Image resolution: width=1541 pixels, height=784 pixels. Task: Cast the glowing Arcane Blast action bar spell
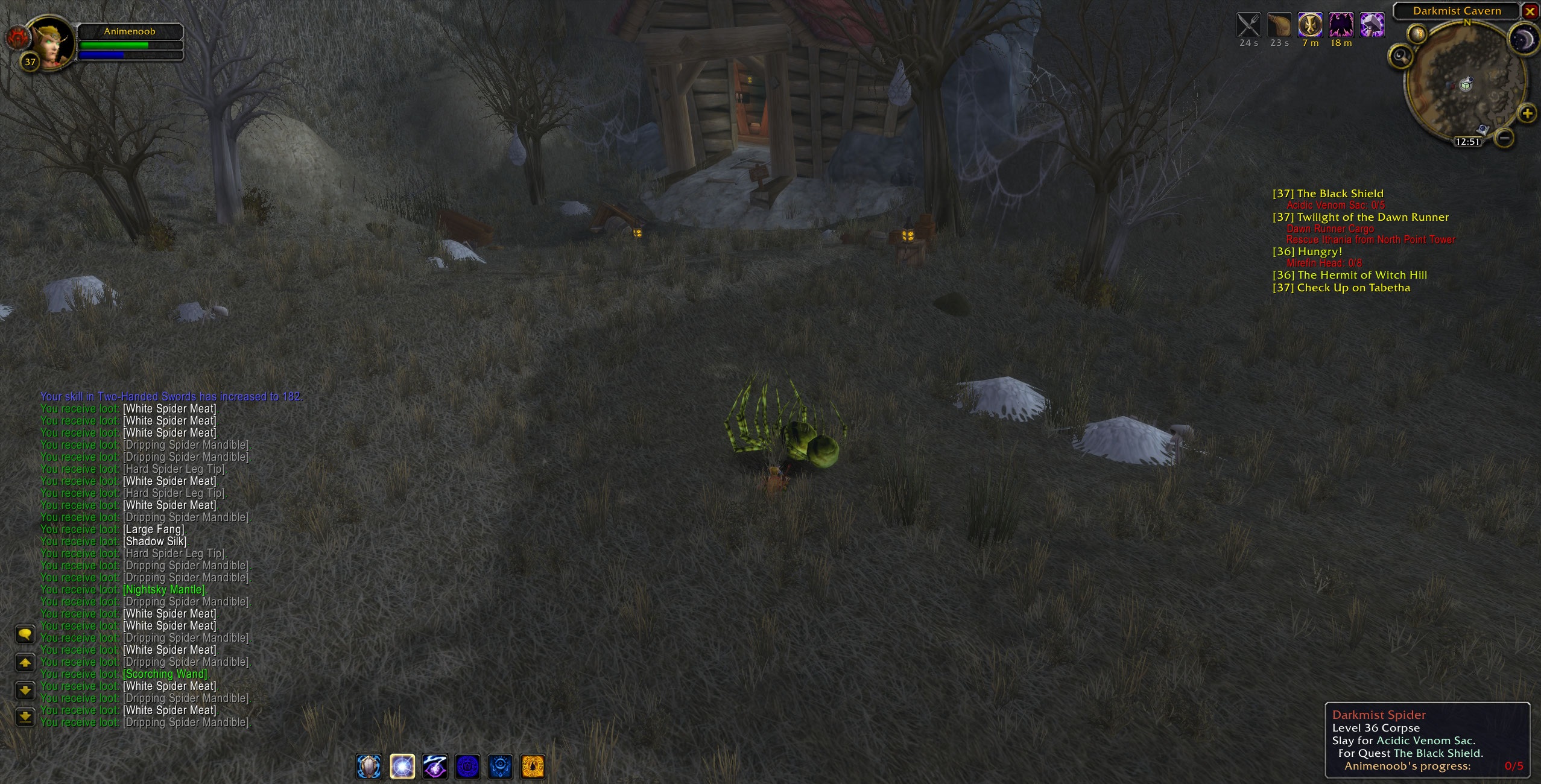point(403,767)
